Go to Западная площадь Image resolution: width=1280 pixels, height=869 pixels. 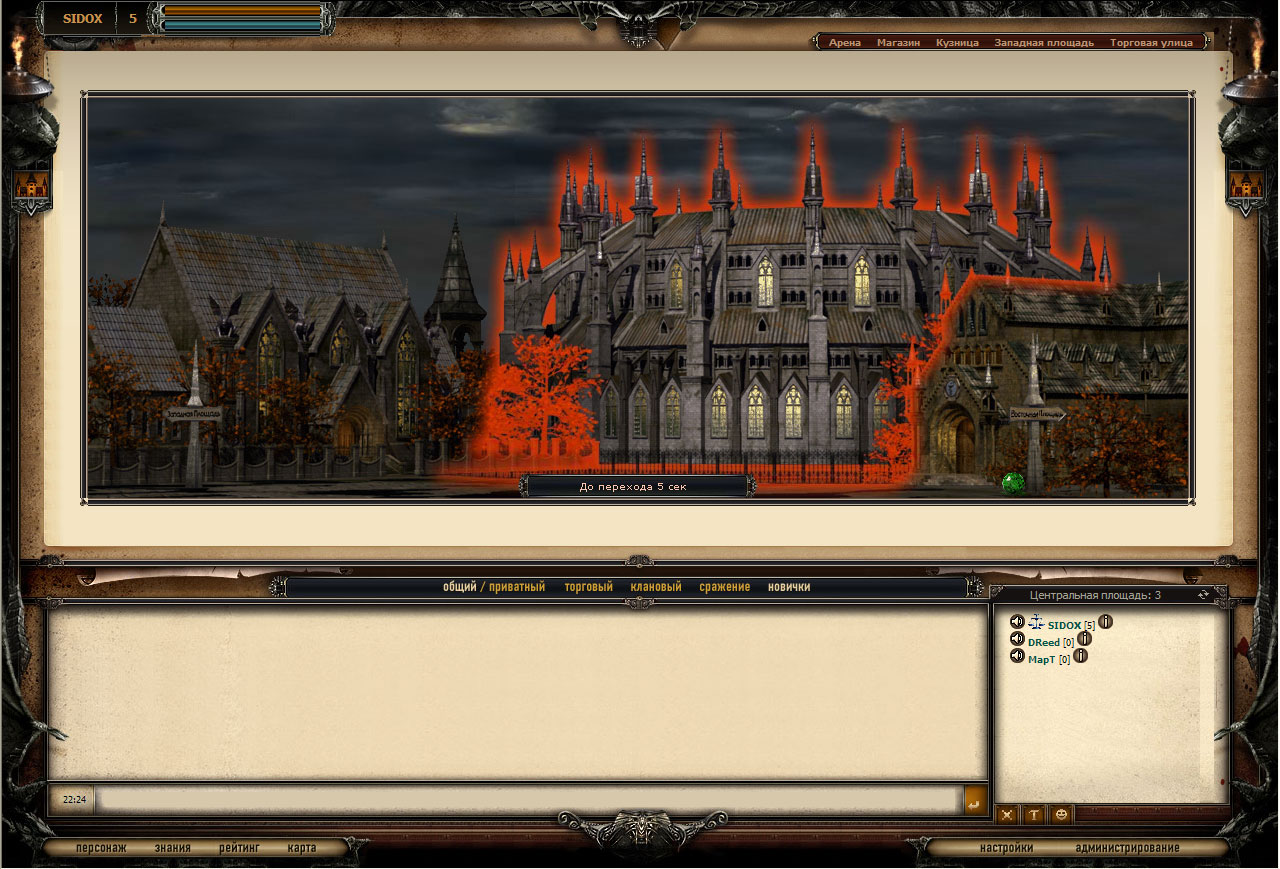1043,43
